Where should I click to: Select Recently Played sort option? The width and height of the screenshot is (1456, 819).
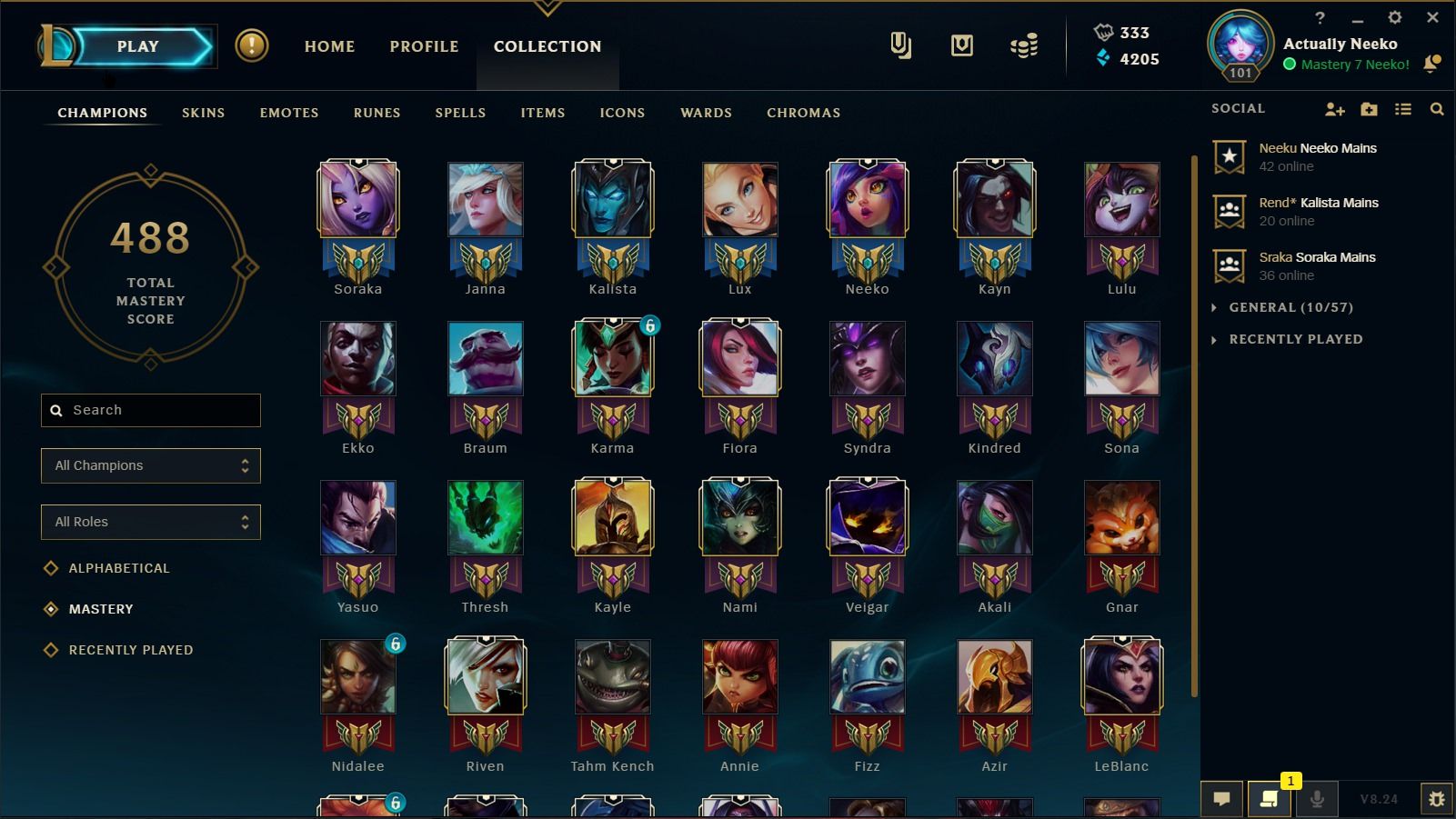pos(130,649)
